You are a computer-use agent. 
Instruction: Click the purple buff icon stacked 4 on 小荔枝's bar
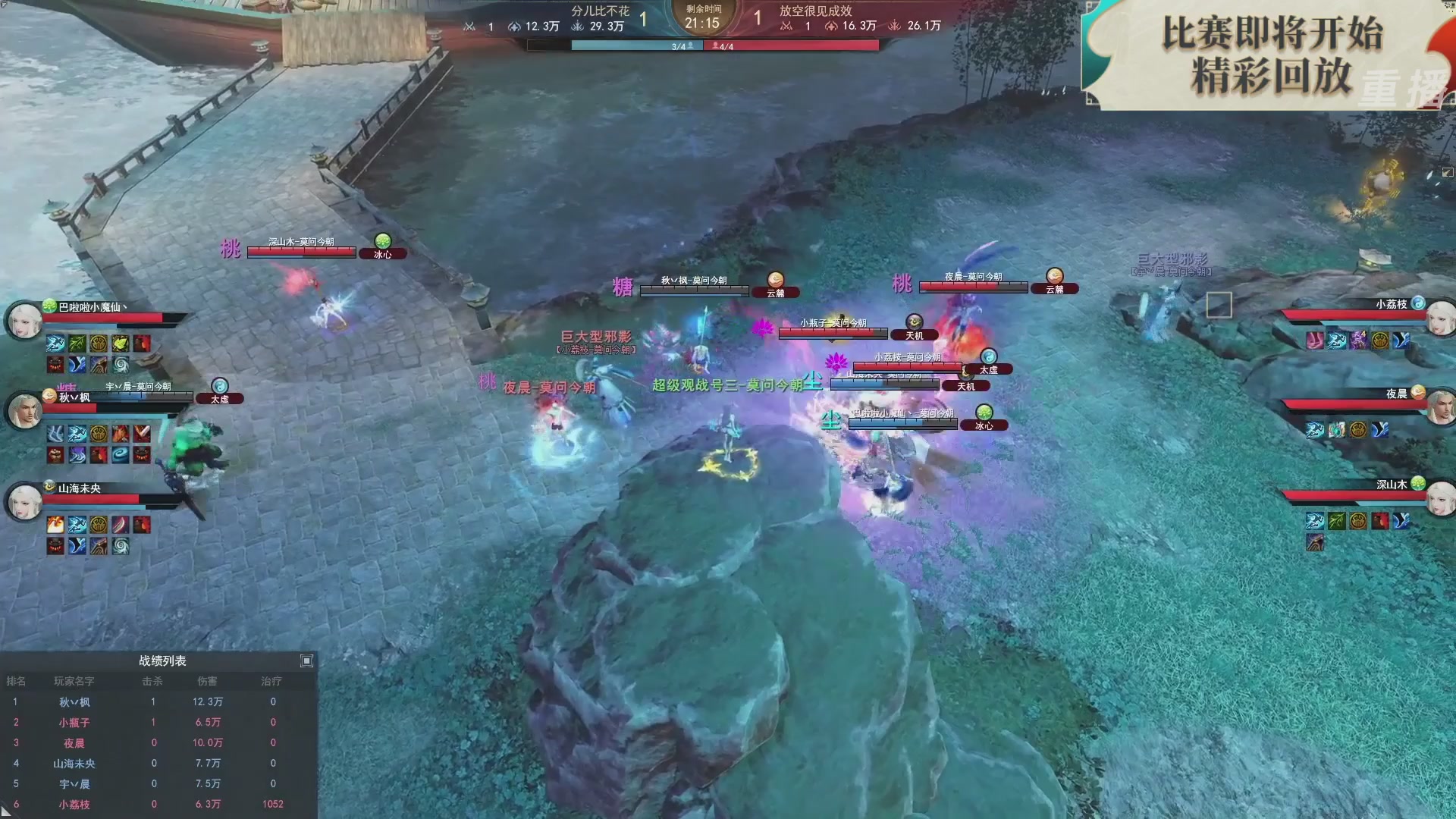[1359, 340]
